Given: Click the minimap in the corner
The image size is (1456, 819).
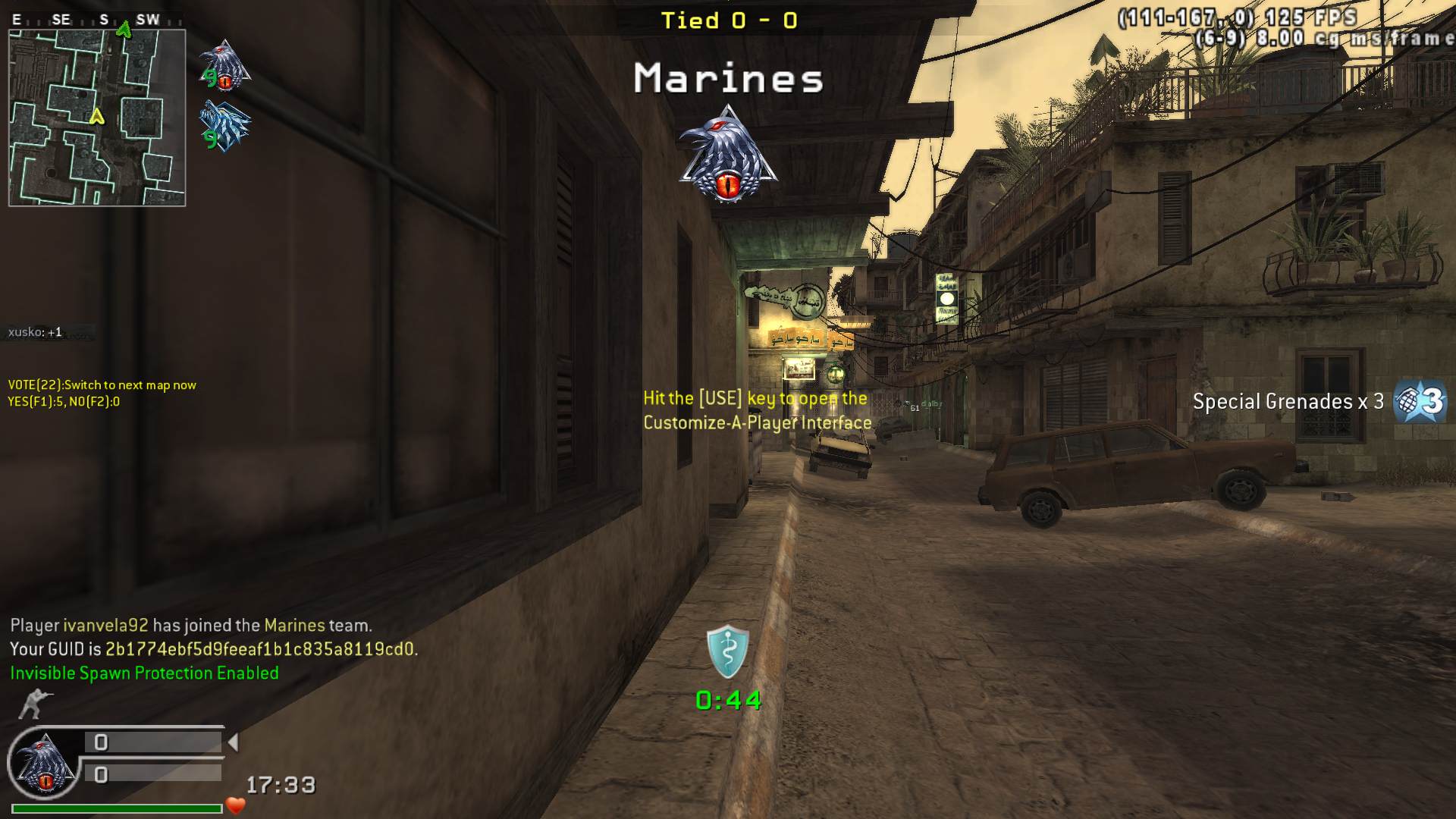Looking at the screenshot, I should [97, 118].
